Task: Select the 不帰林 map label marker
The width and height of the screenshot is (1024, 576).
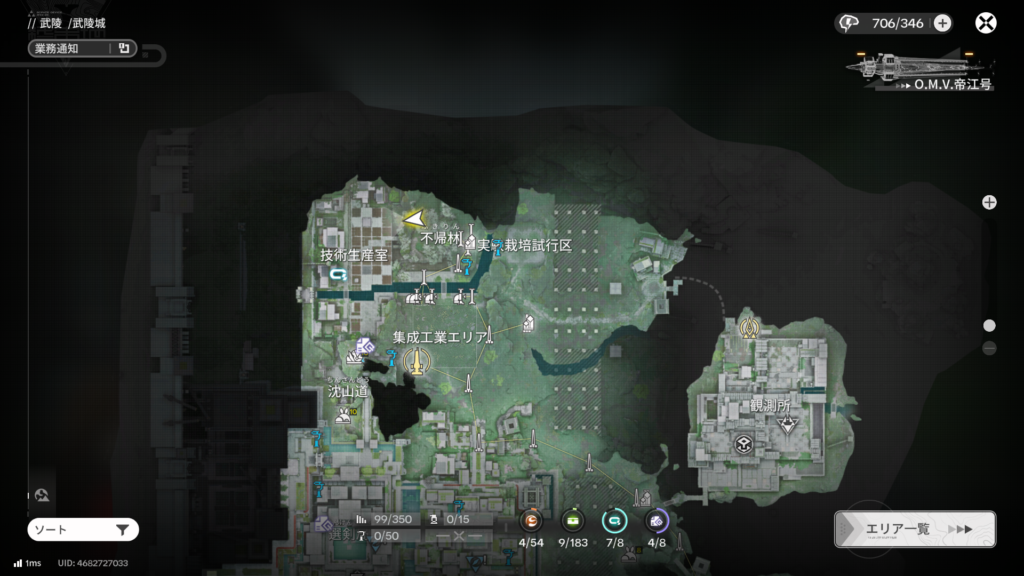Action: (x=470, y=240)
